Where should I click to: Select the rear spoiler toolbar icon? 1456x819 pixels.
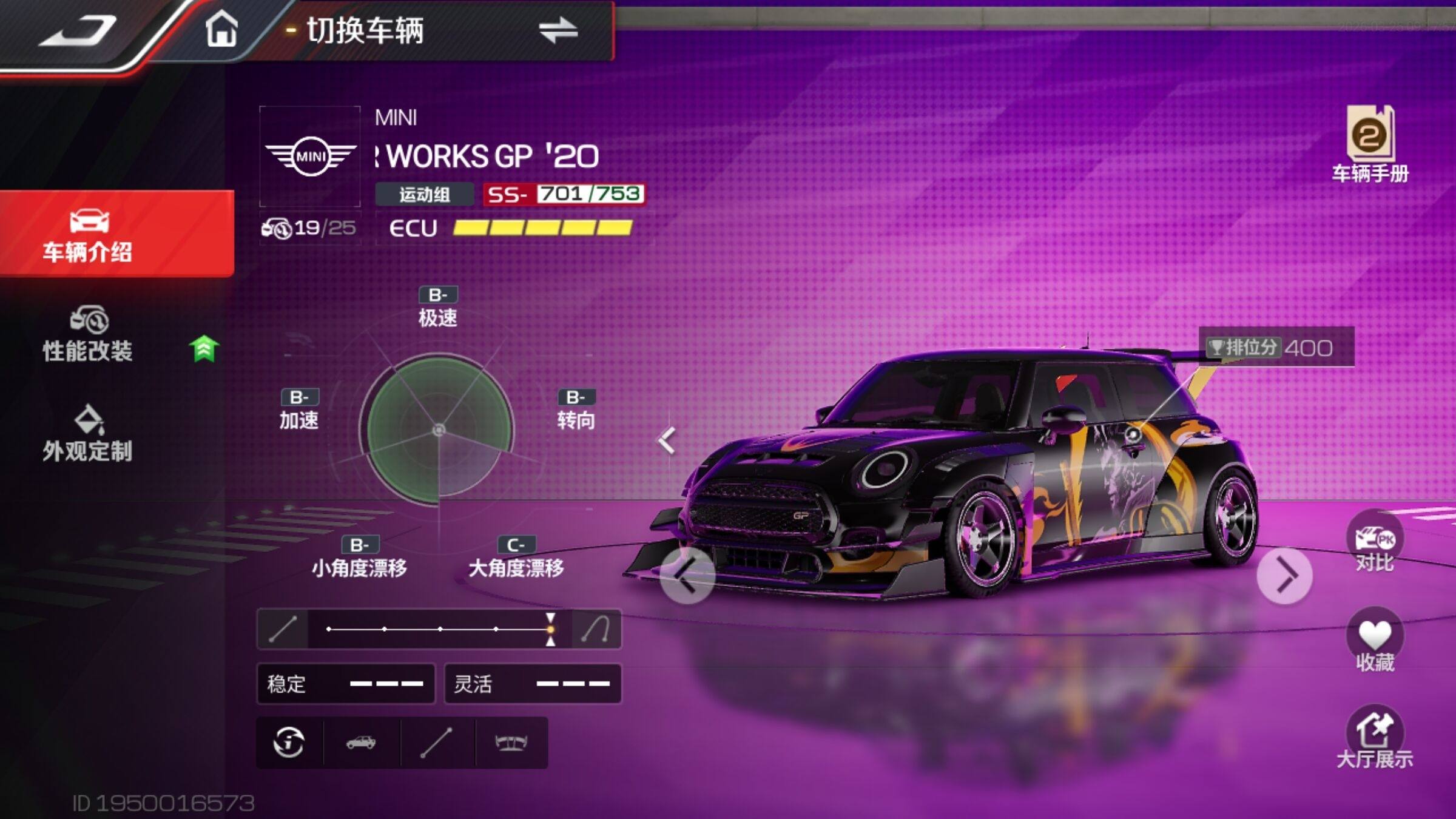[x=511, y=742]
